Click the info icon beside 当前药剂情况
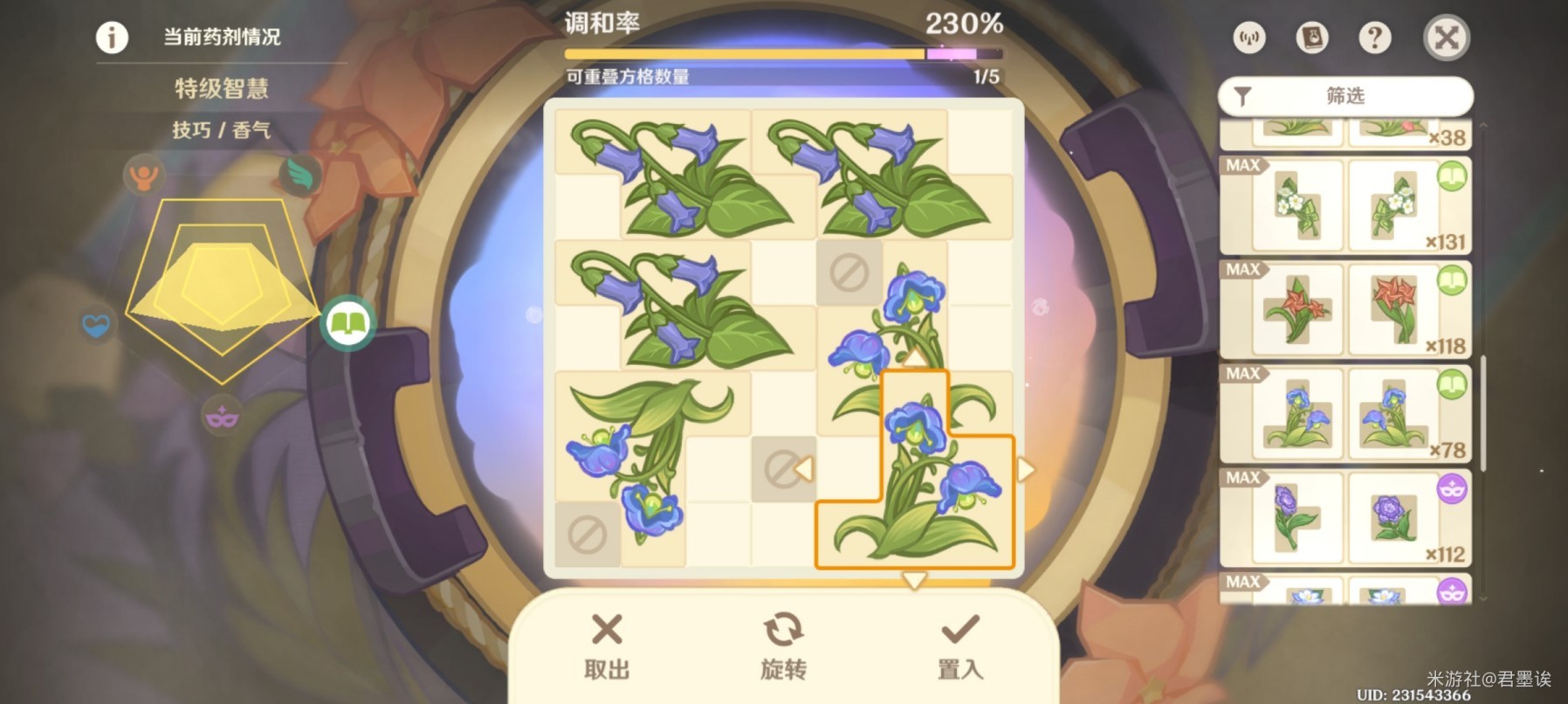 (x=110, y=38)
